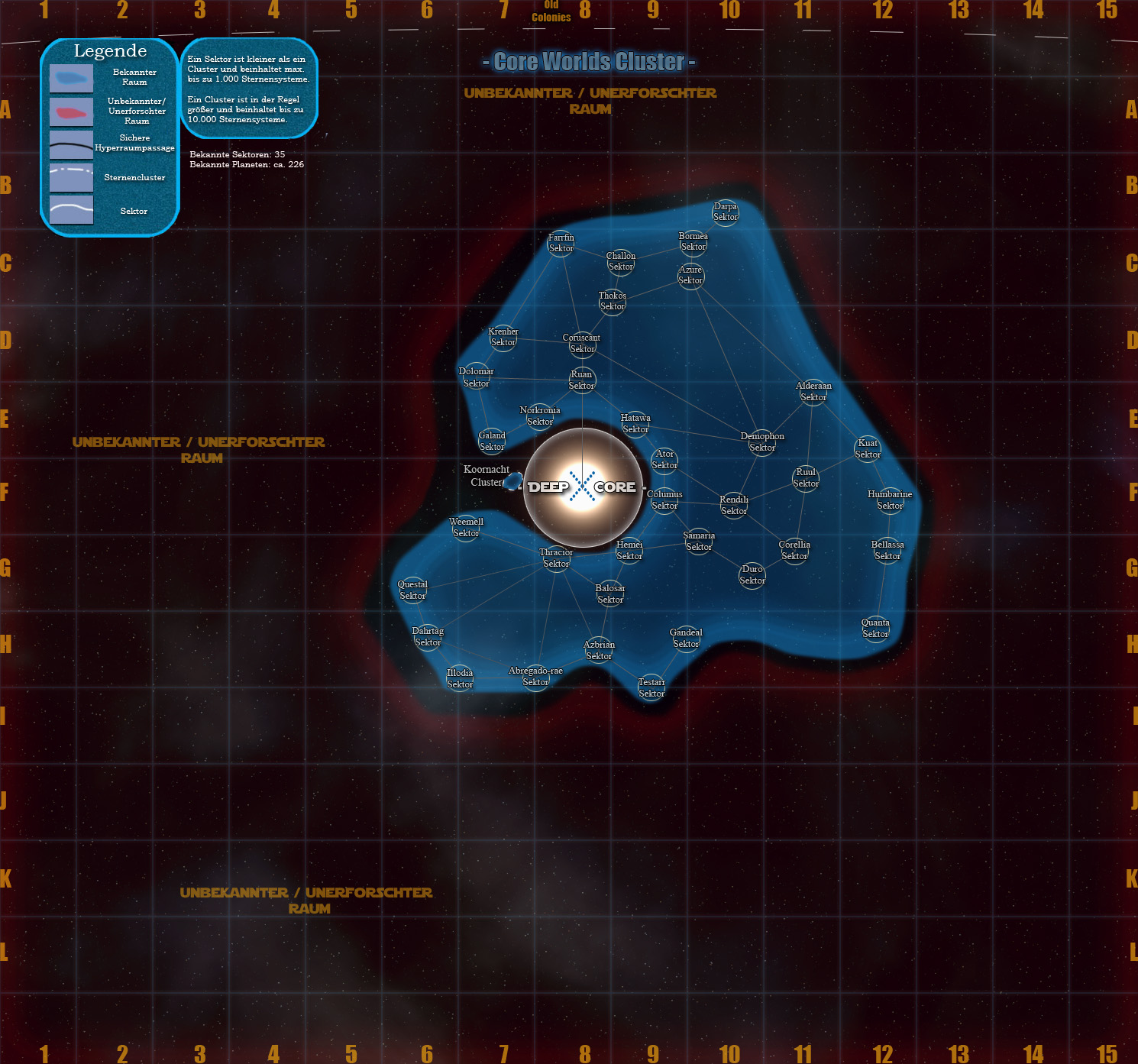This screenshot has height=1064, width=1138.
Task: Click the Kuat Sektor marker
Action: 868,449
